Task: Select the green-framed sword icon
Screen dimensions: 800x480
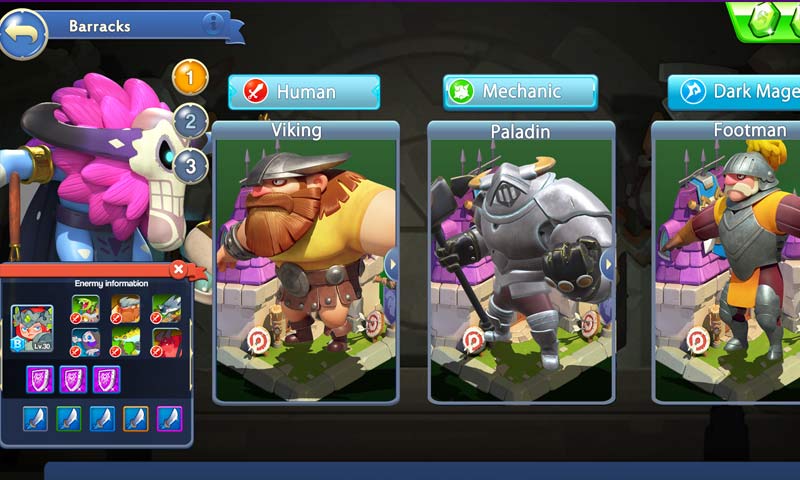Action: (x=68, y=418)
